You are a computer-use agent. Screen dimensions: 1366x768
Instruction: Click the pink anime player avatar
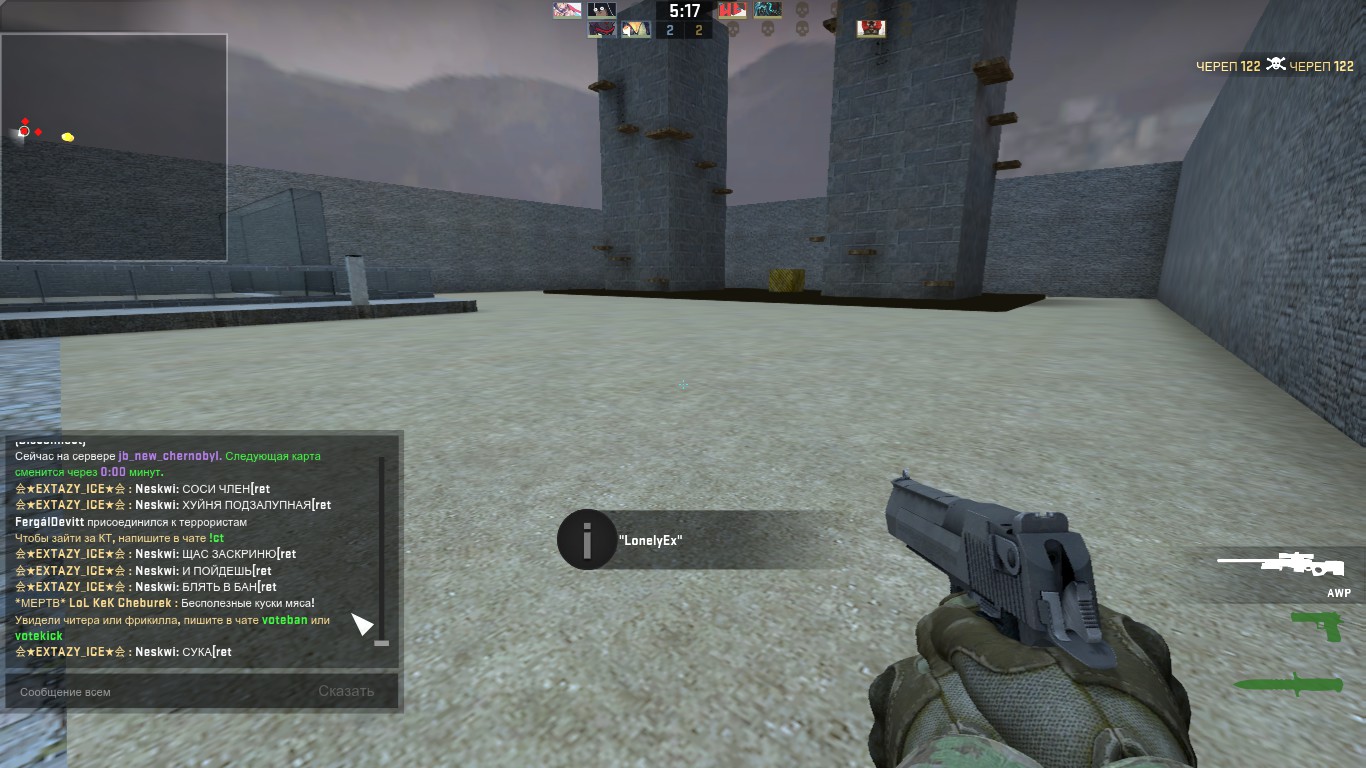coord(567,10)
